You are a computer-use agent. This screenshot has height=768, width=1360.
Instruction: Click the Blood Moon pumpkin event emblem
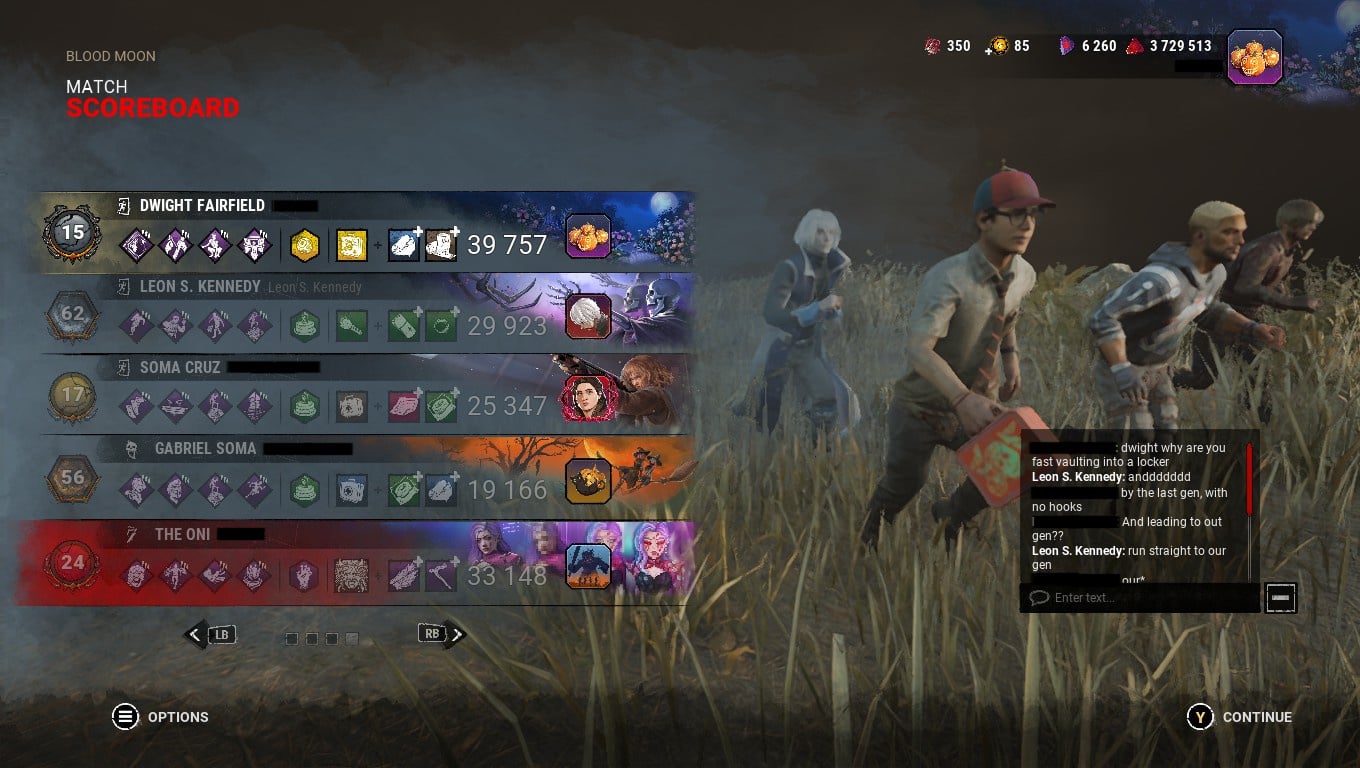tap(1254, 57)
